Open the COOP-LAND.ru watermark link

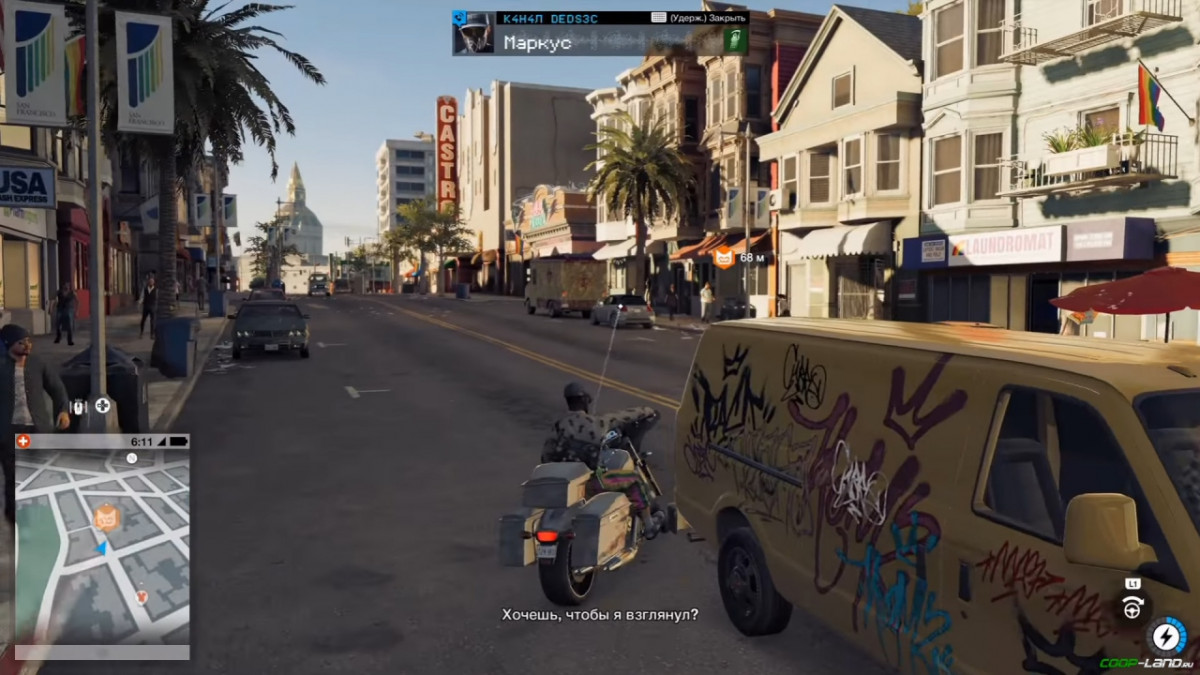point(1146,663)
